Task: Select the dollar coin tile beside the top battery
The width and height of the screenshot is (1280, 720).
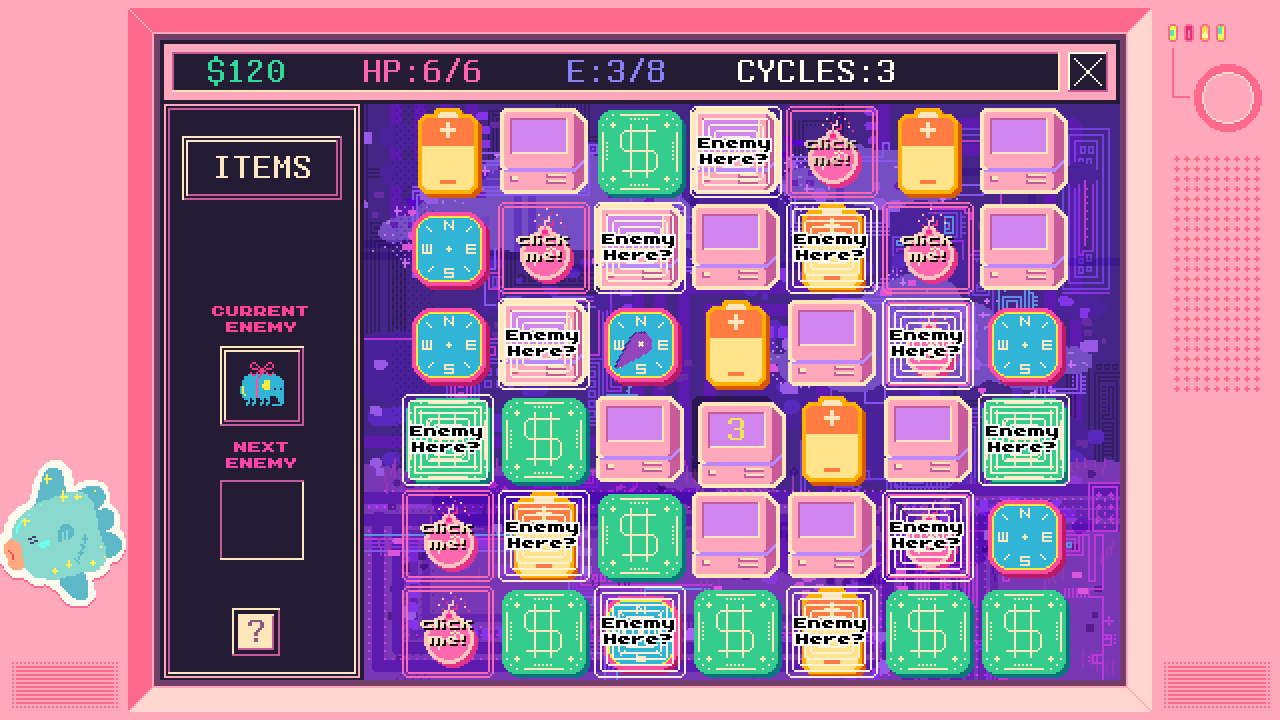Action: (x=640, y=152)
